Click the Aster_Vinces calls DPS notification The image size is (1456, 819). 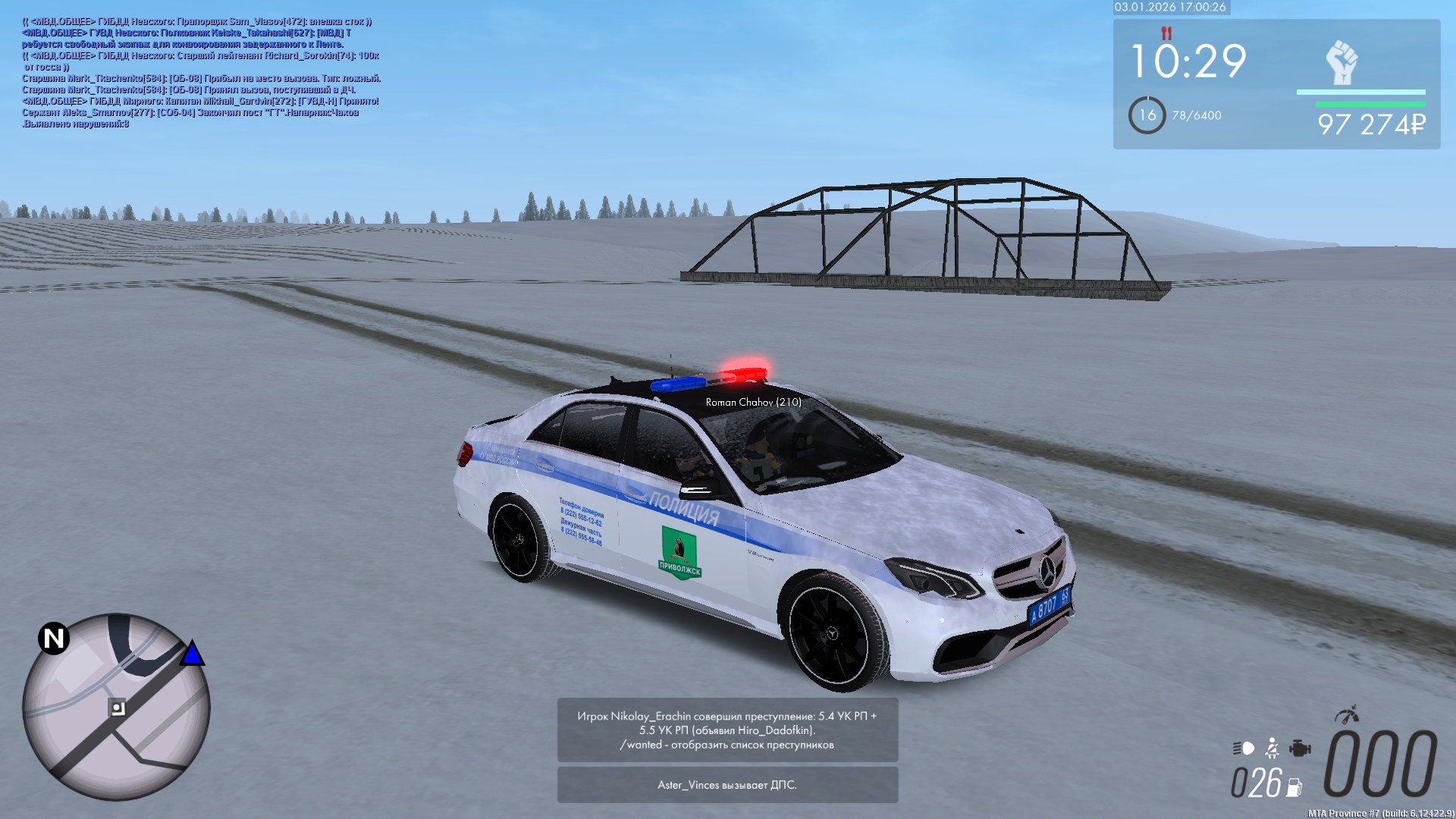pos(727,785)
